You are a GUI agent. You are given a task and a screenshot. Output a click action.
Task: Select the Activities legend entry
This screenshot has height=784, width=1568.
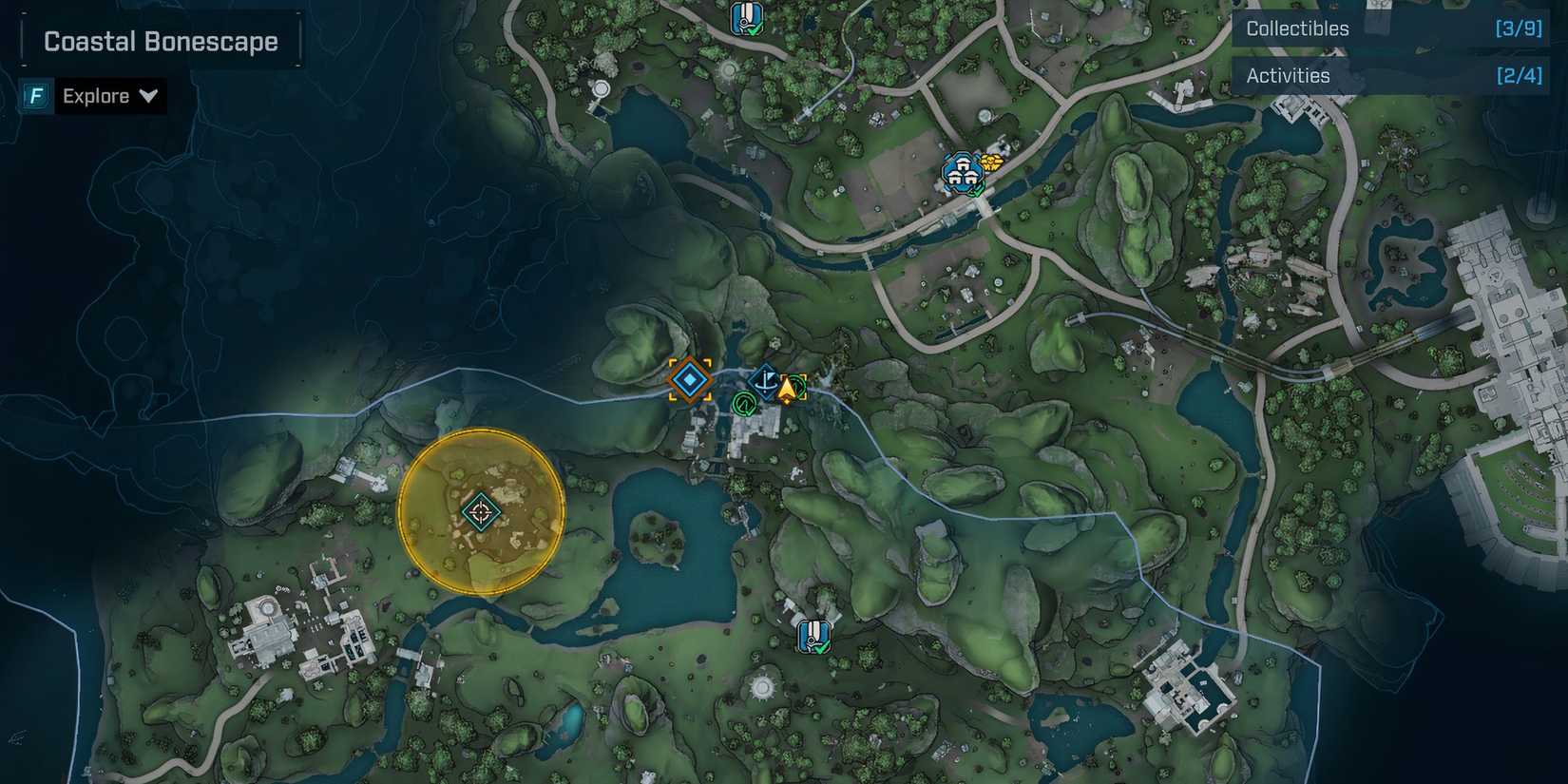[1288, 74]
